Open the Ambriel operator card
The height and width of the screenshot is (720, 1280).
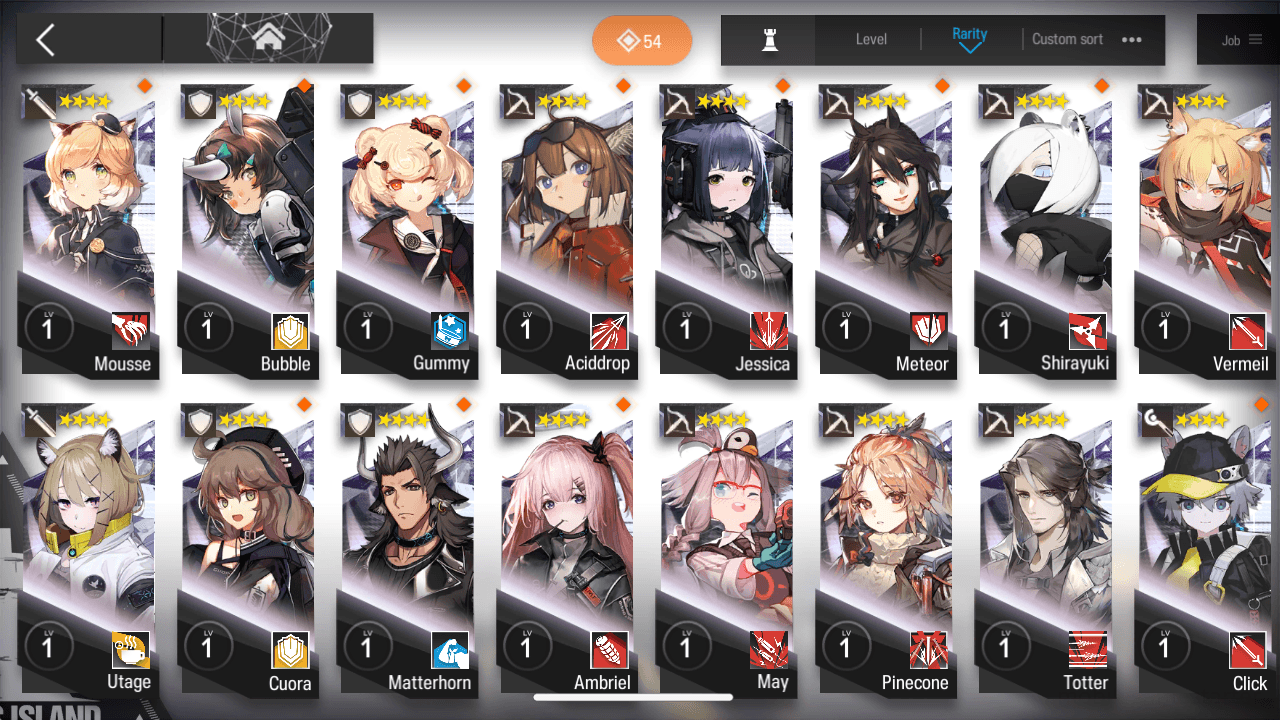(x=566, y=550)
